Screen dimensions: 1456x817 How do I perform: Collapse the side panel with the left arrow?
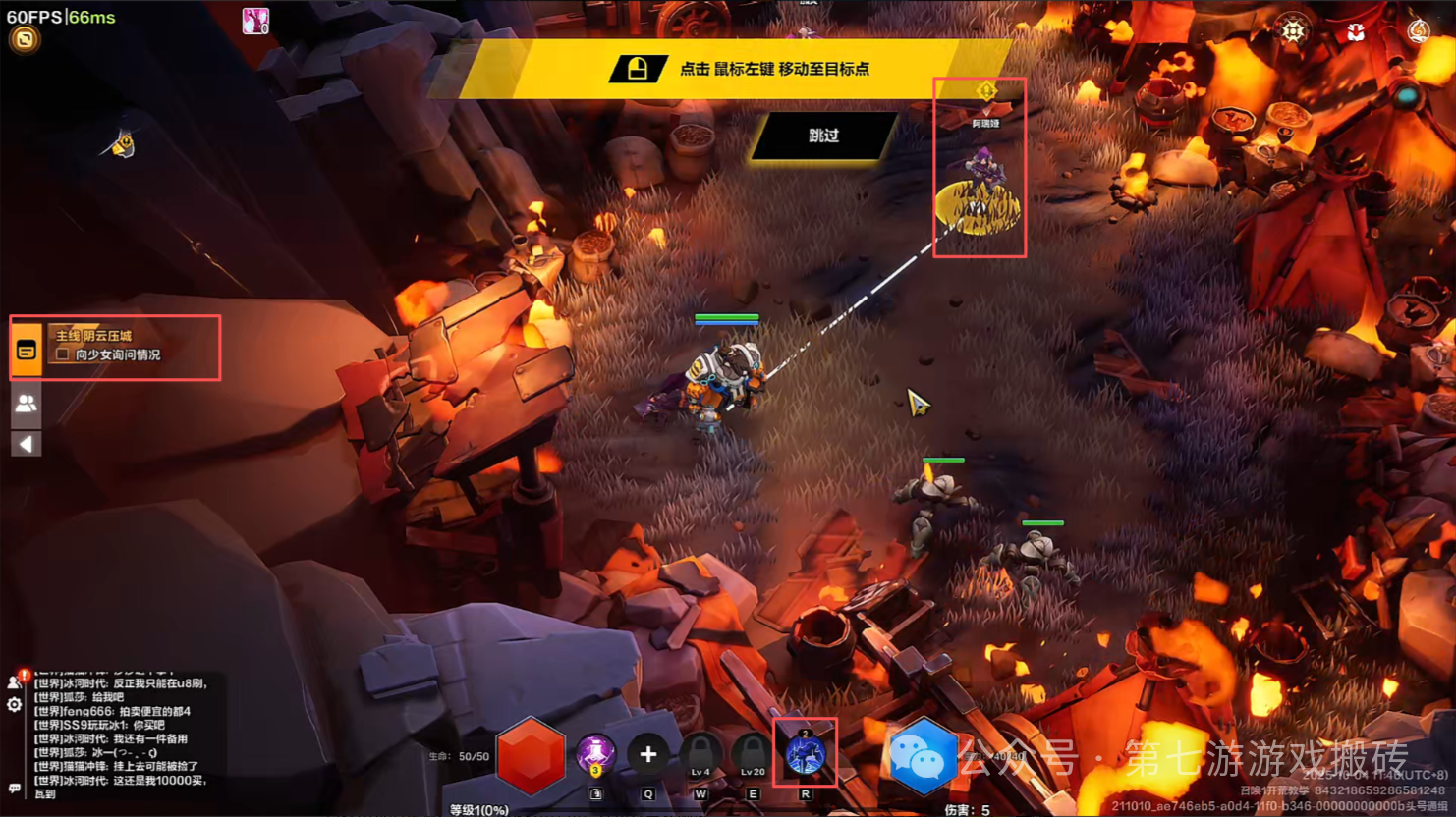27,444
